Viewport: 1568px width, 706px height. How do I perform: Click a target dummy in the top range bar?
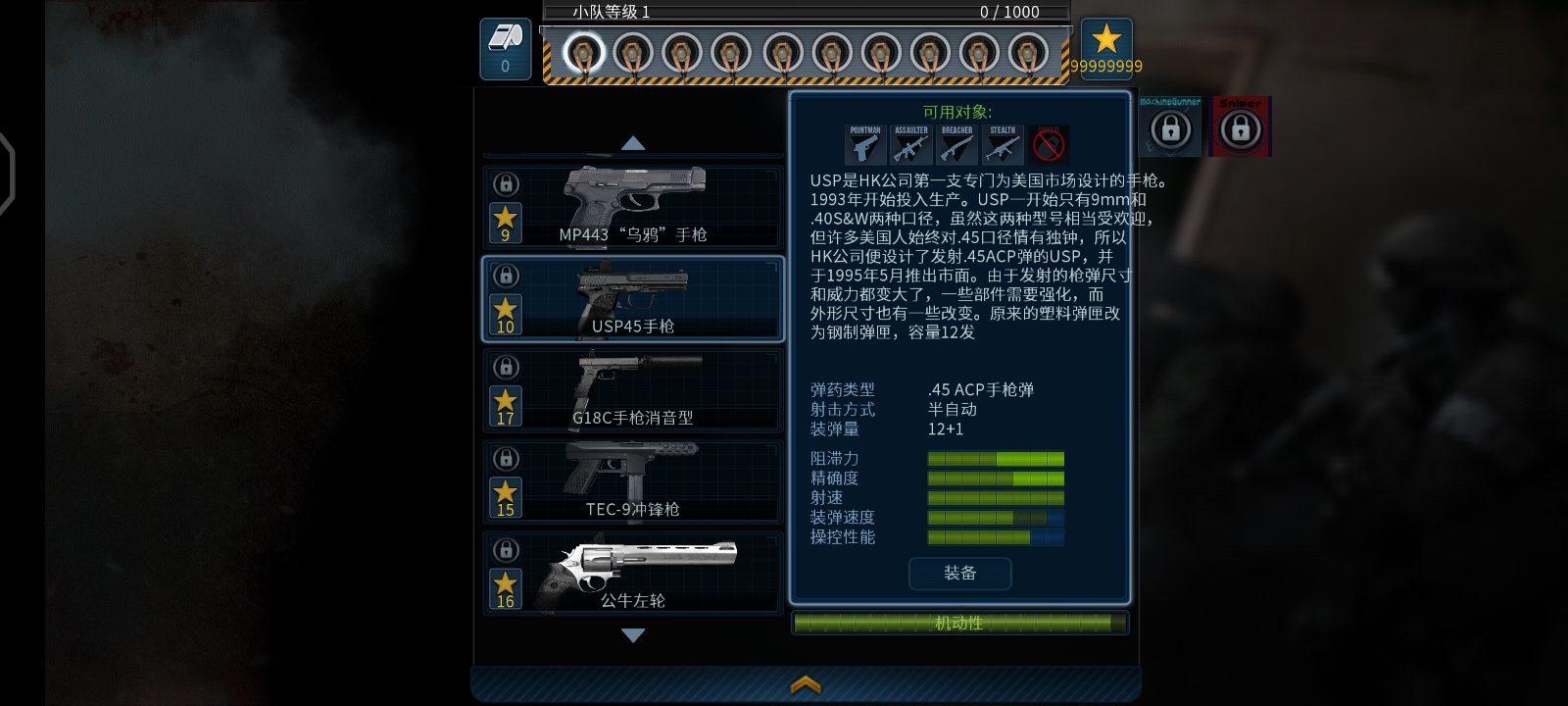586,54
